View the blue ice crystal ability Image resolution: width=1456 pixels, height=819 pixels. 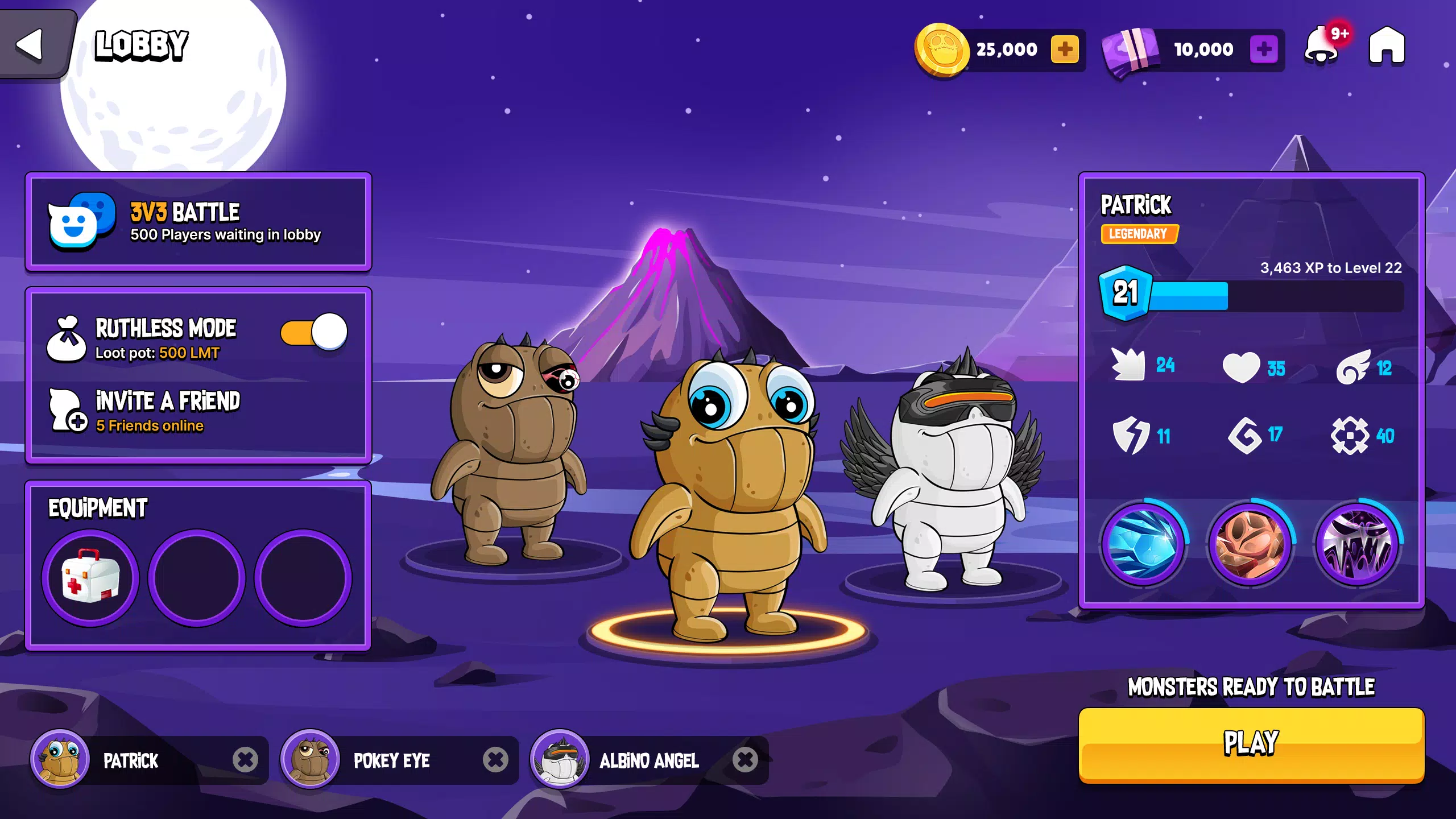[1143, 544]
